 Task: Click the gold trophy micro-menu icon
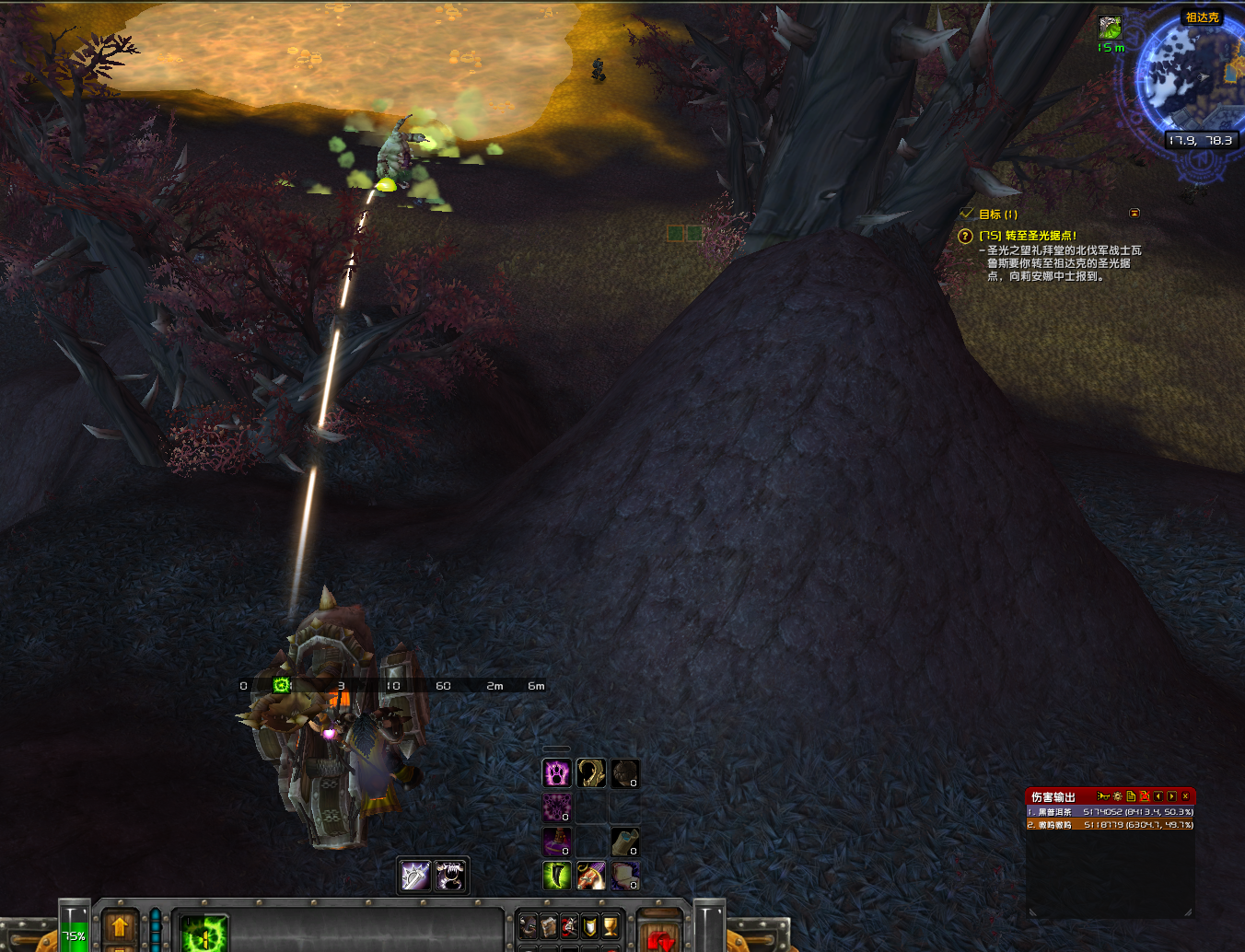click(610, 925)
